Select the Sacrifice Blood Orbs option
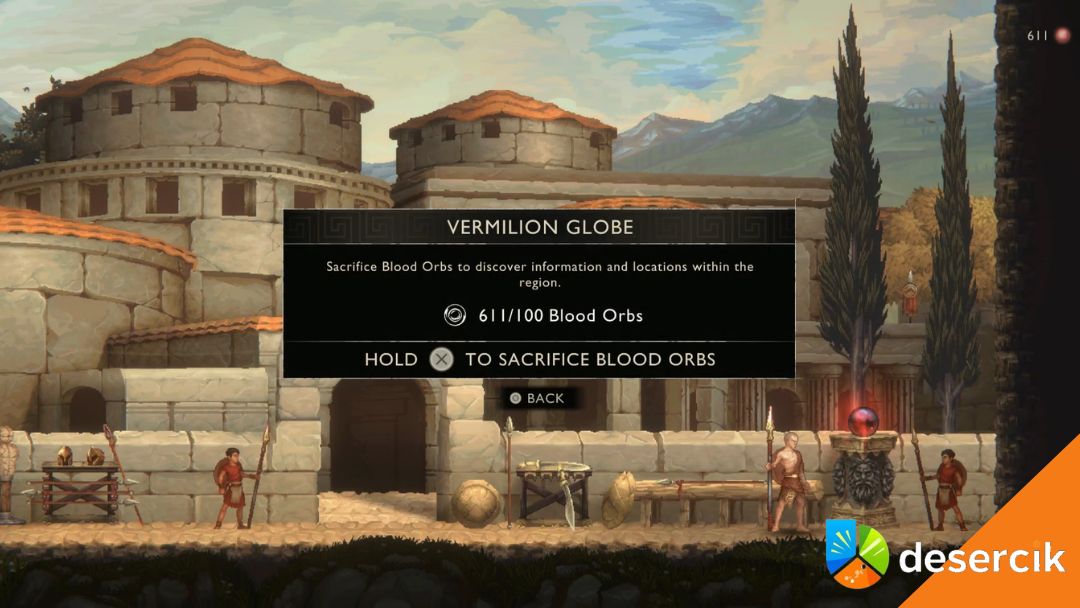This screenshot has width=1080, height=608. 539,359
